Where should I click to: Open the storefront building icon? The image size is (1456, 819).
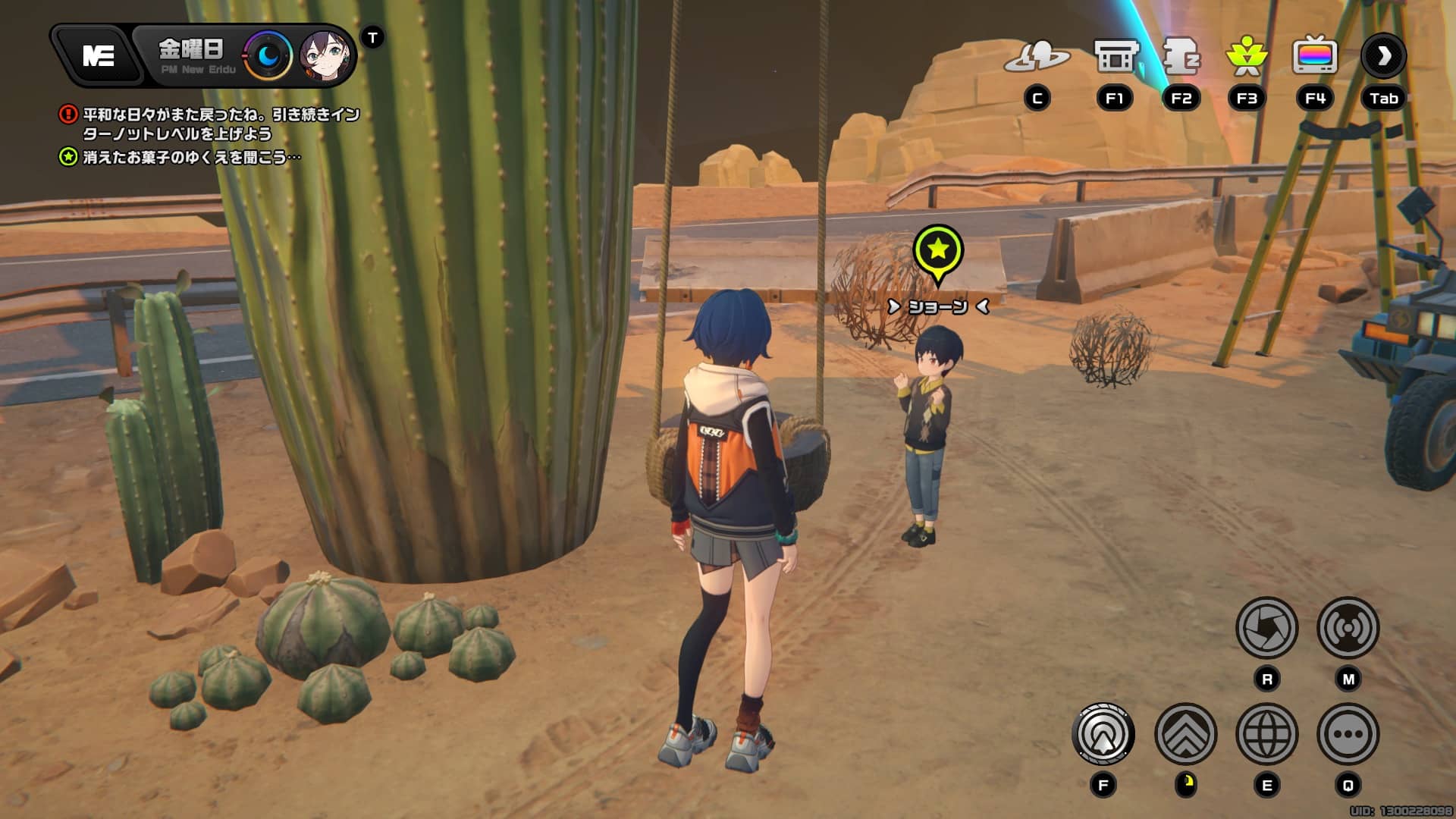[1116, 57]
